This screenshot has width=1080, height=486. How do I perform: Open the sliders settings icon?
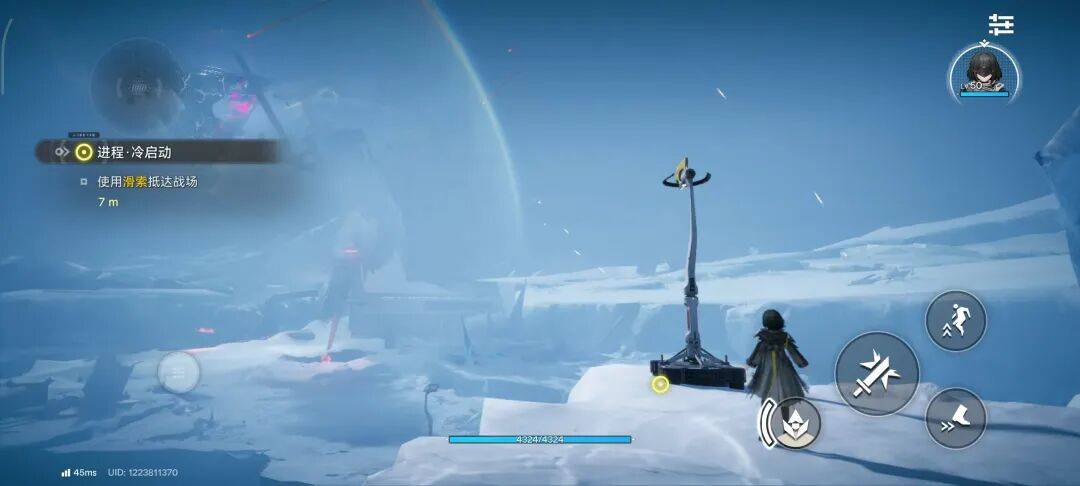pos(1000,25)
